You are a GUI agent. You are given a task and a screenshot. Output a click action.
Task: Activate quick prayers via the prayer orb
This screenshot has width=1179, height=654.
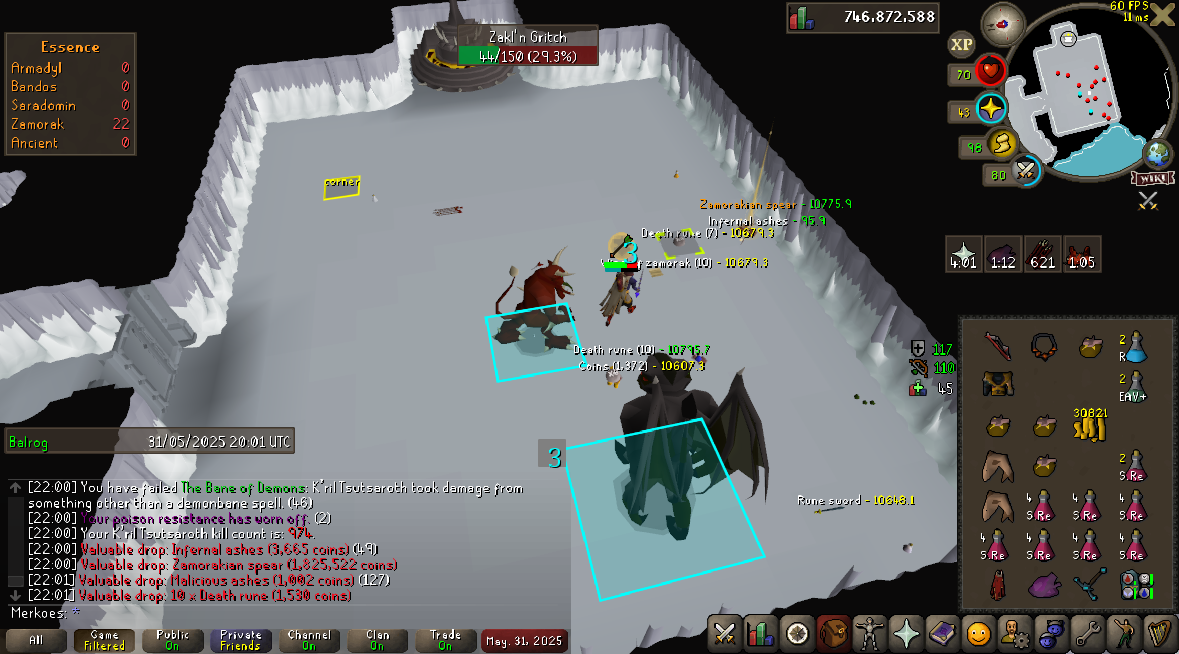coord(990,110)
